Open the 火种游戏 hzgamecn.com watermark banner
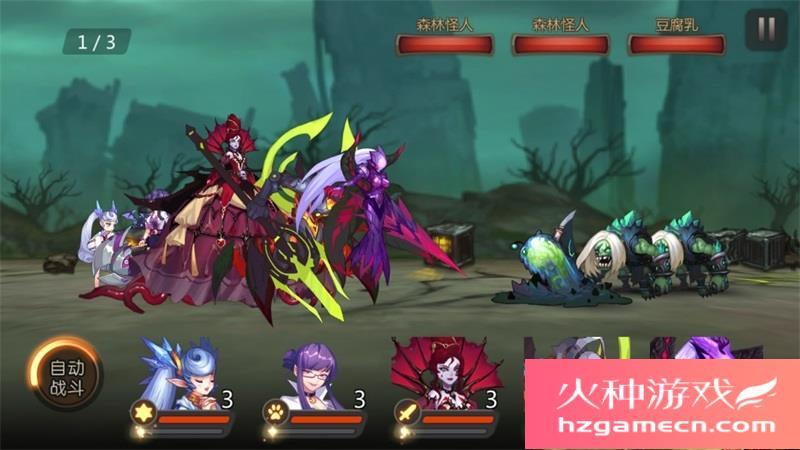Screen dimensions: 800x450 tap(662, 405)
